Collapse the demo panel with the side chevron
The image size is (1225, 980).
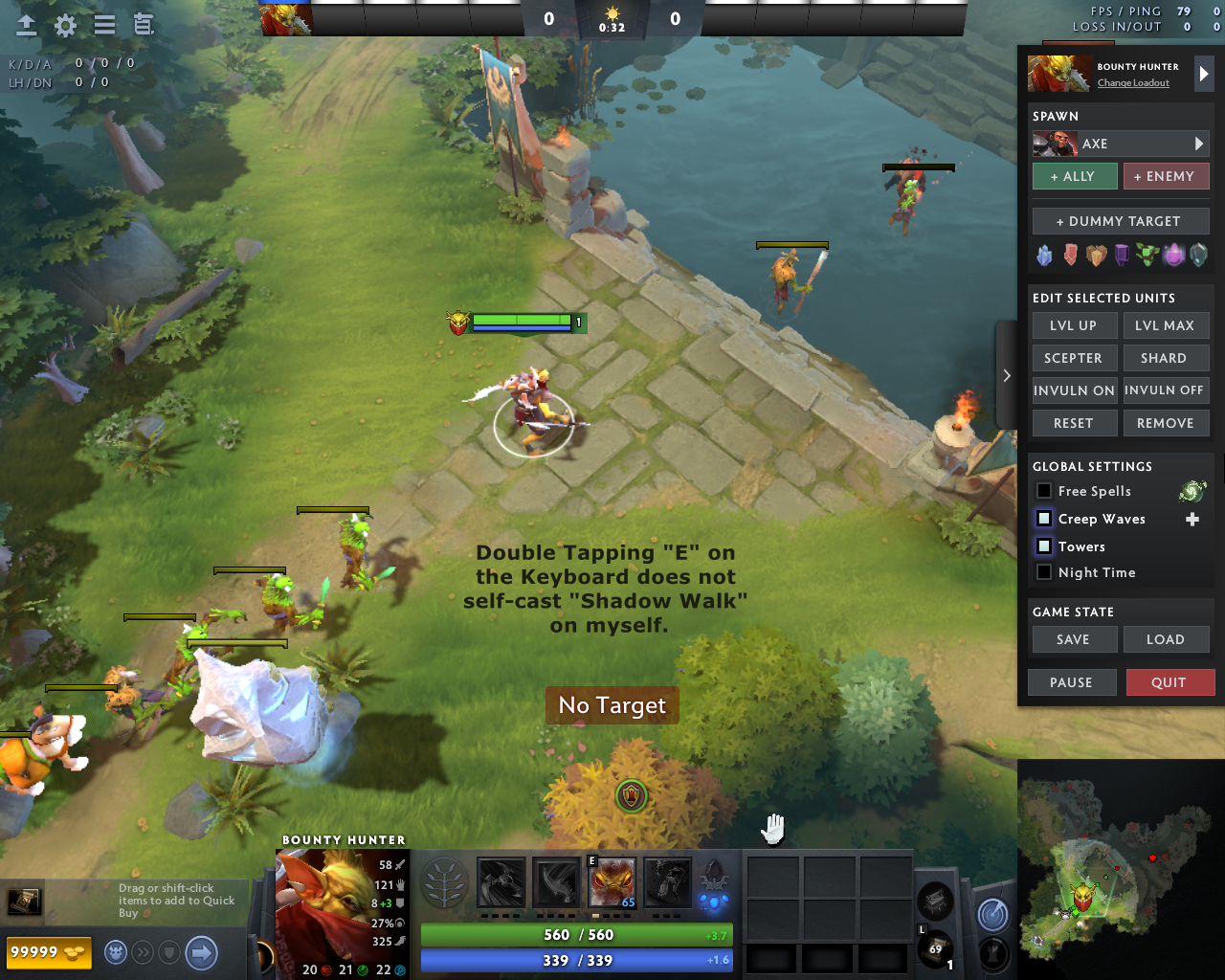tap(1006, 375)
